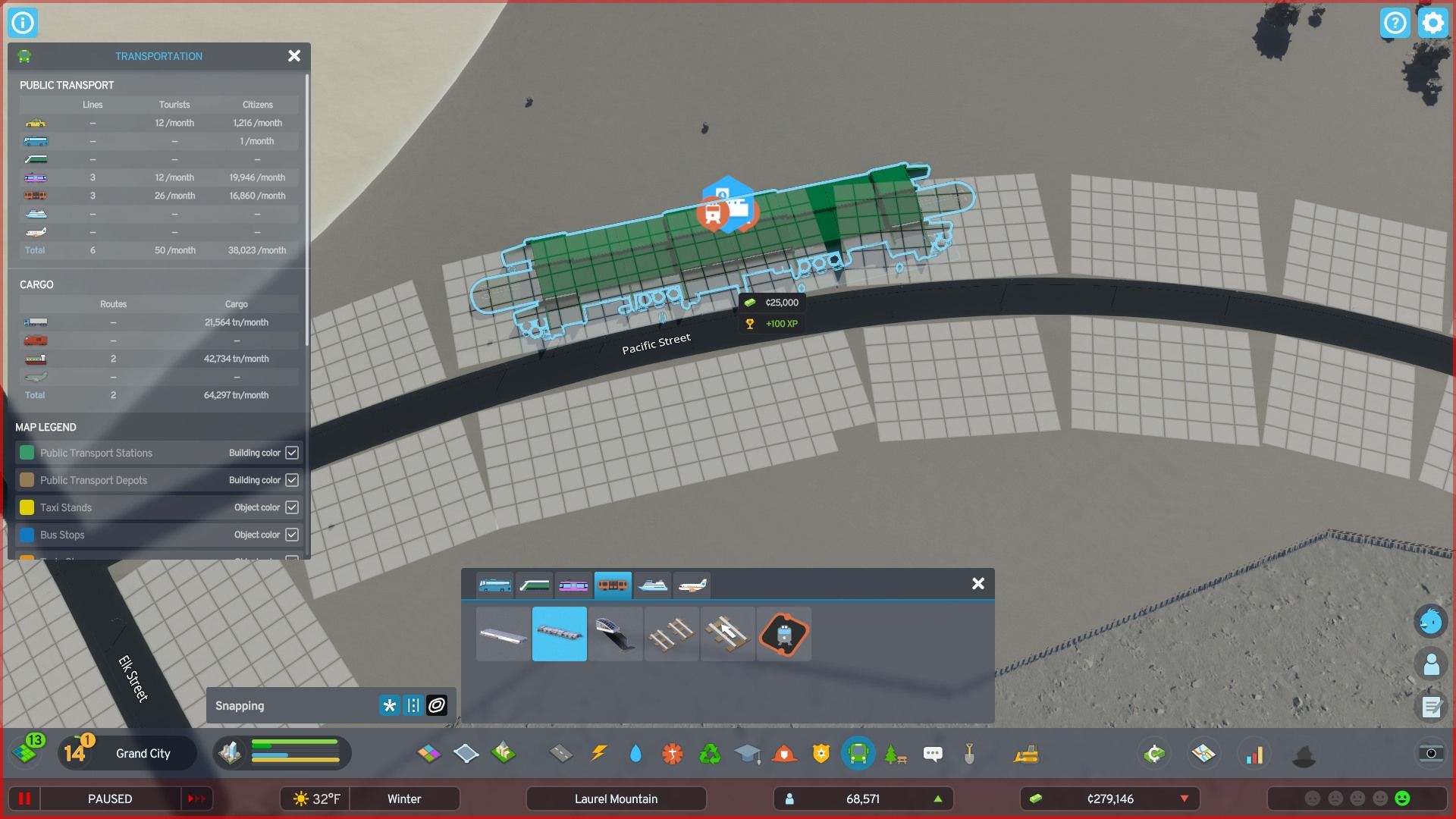Click the Education services graduation cap icon
Image resolution: width=1456 pixels, height=819 pixels.
pyautogui.click(x=748, y=753)
